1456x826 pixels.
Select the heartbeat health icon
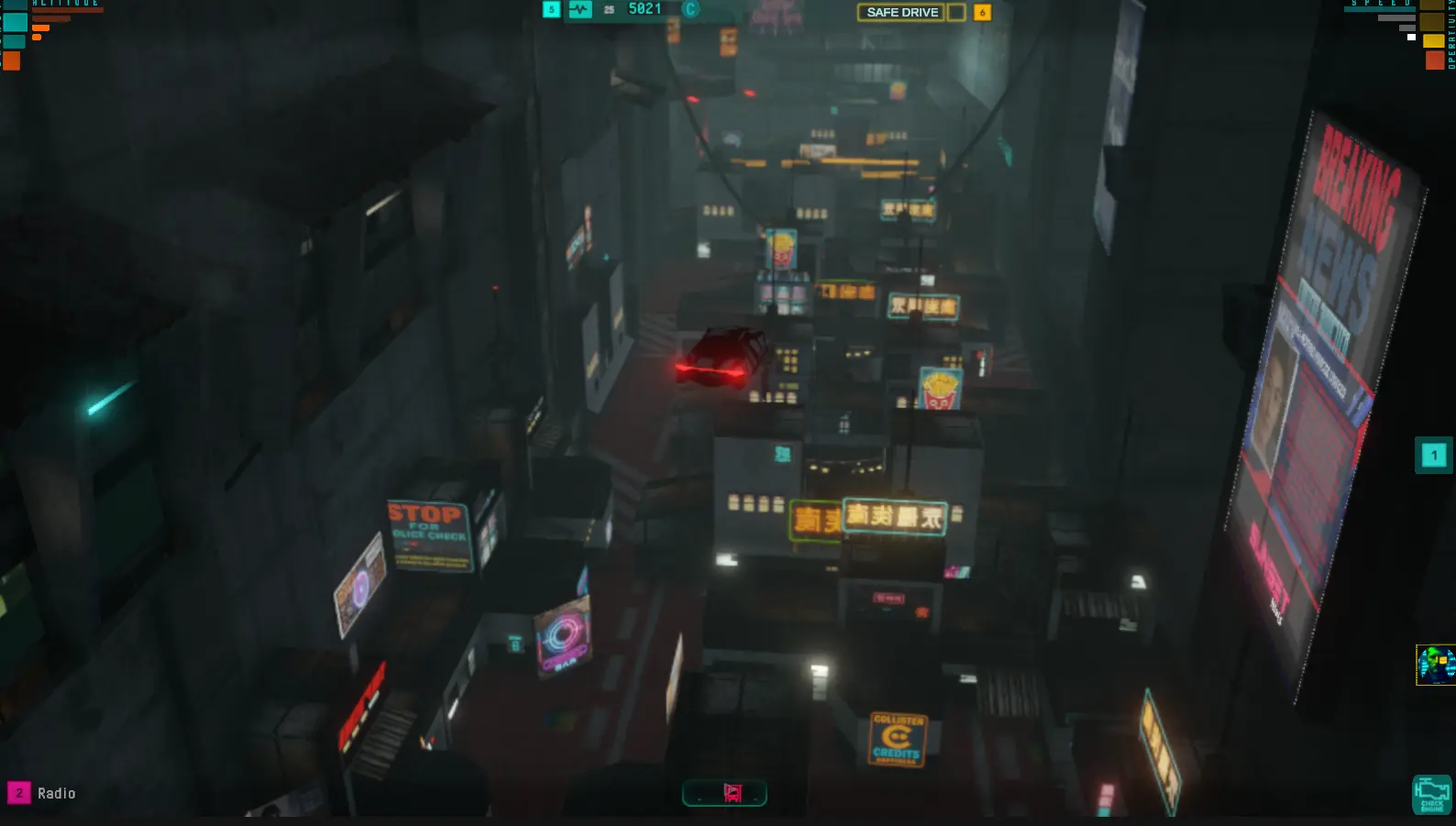click(579, 9)
